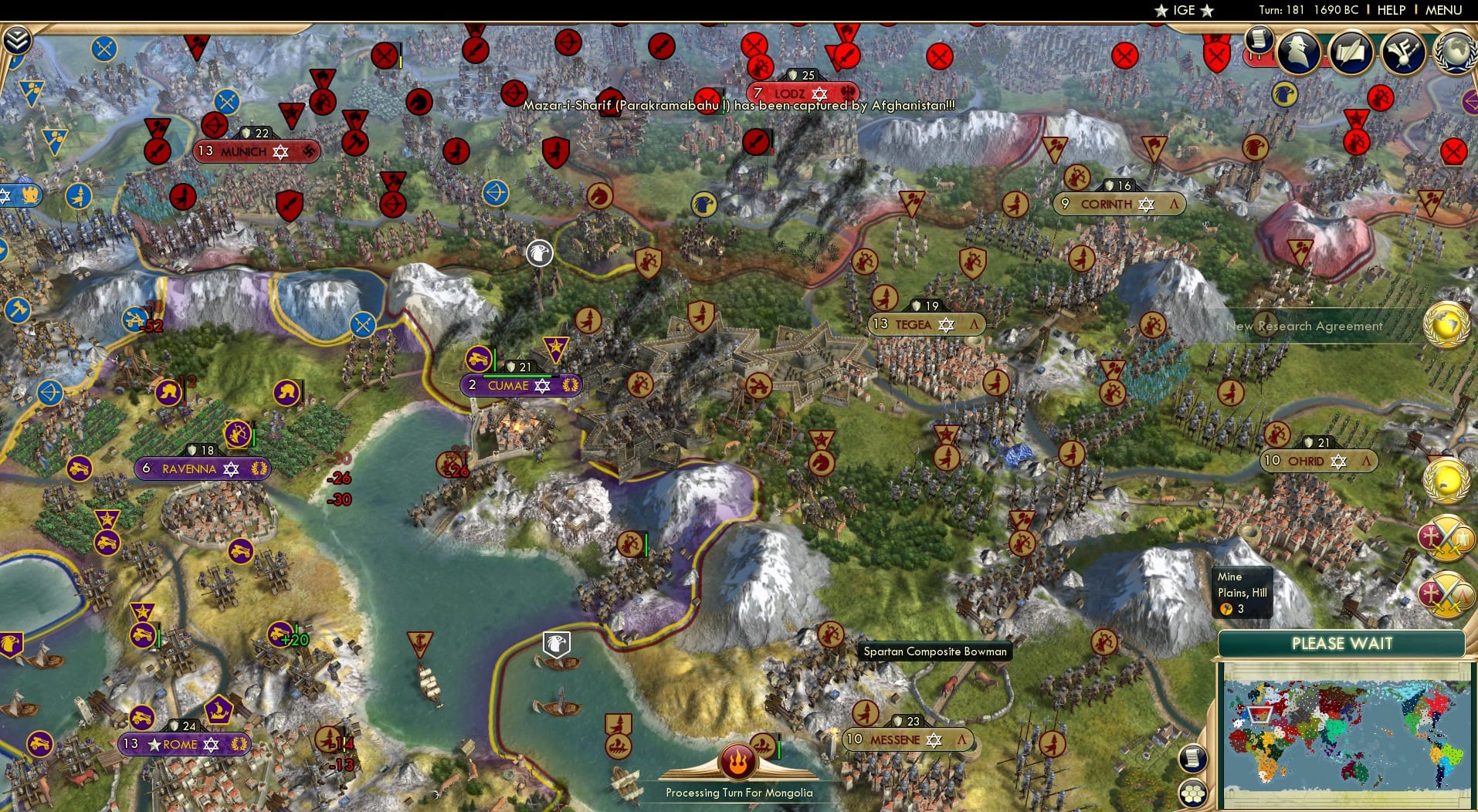This screenshot has height=812, width=1478.
Task: Open the Espionage overview spy icon
Action: pyautogui.click(x=1300, y=52)
